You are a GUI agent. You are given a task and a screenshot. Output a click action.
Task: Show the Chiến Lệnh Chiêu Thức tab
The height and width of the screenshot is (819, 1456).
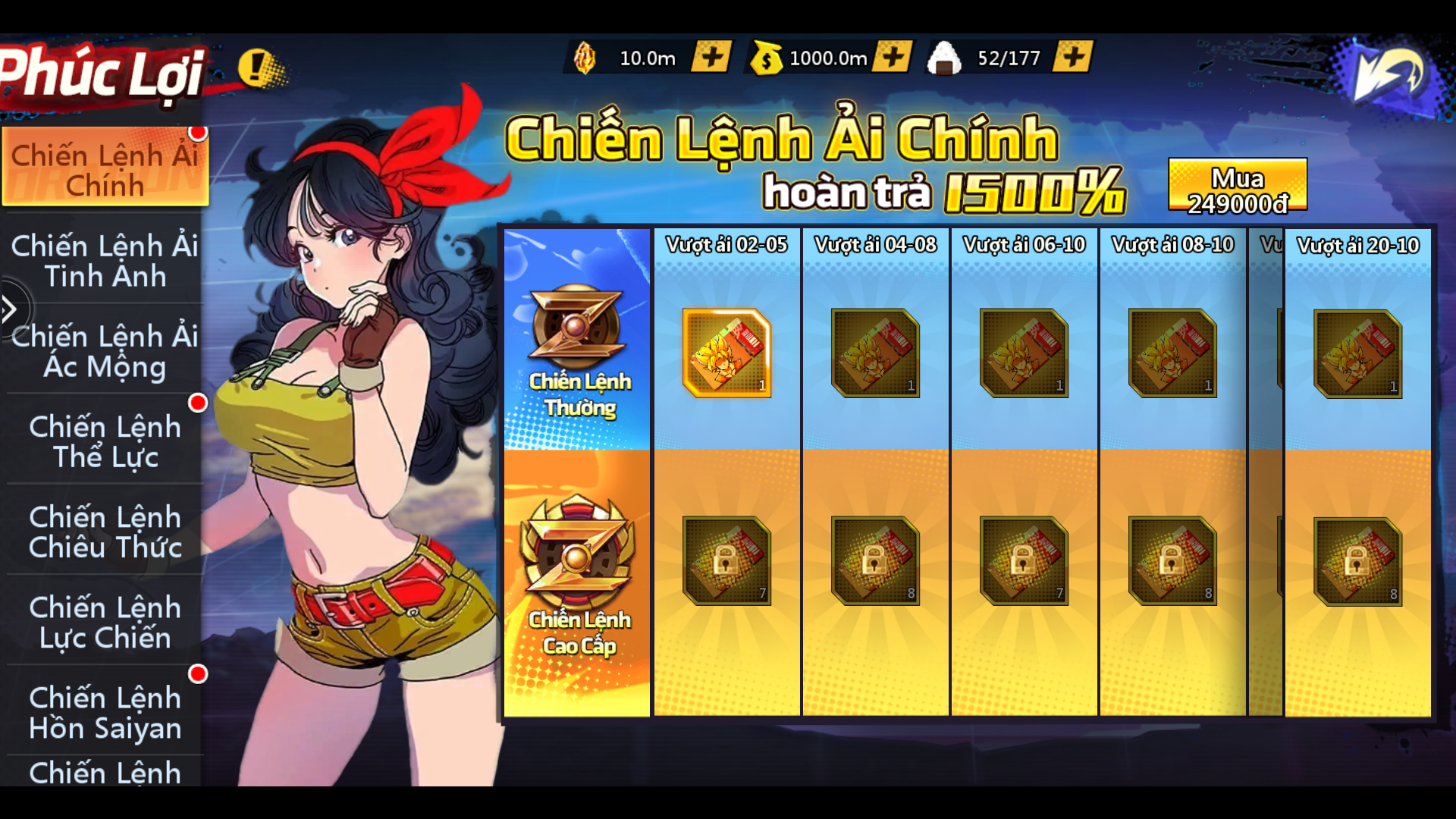coord(105,532)
